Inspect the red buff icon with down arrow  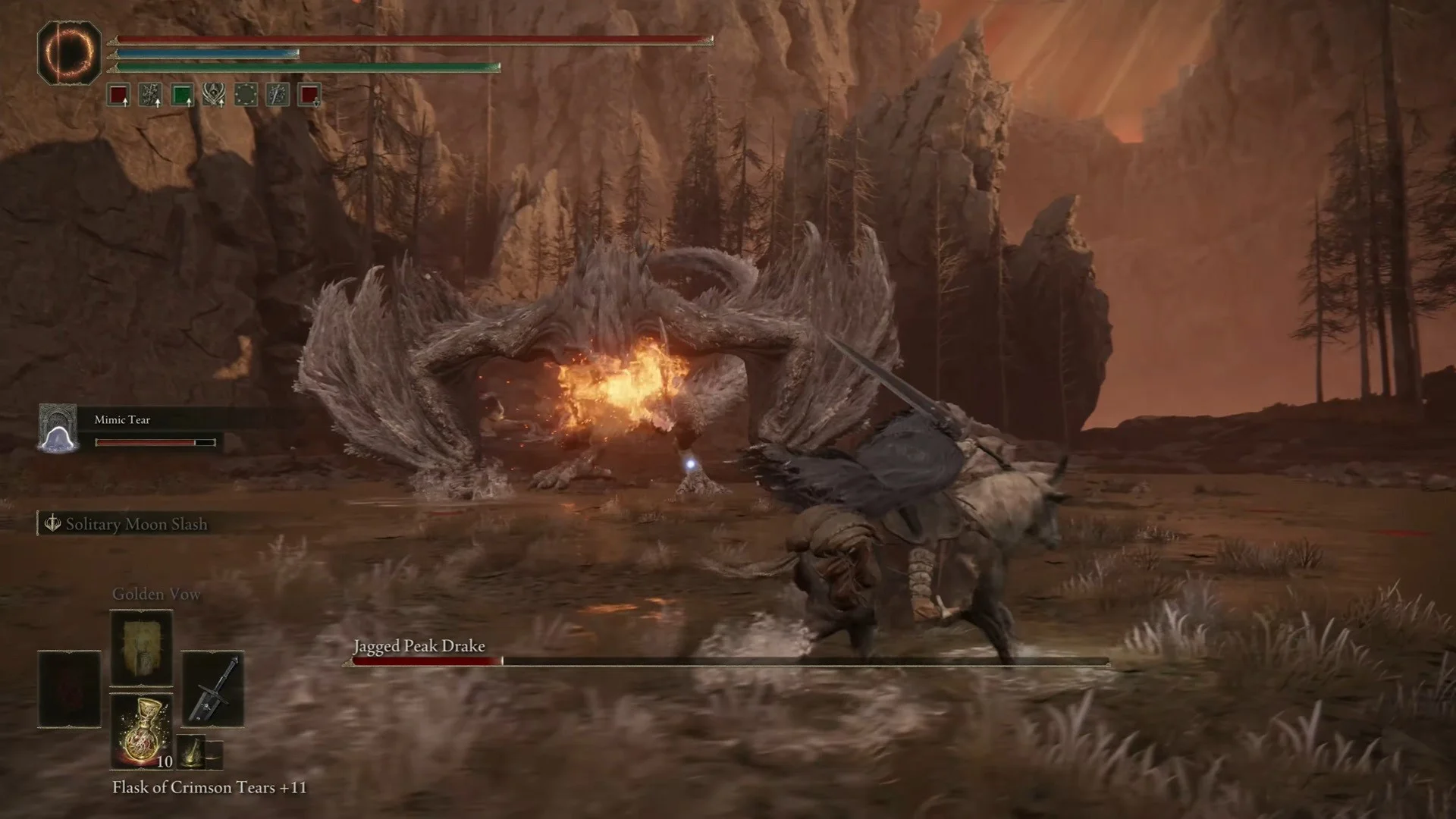pyautogui.click(x=309, y=96)
